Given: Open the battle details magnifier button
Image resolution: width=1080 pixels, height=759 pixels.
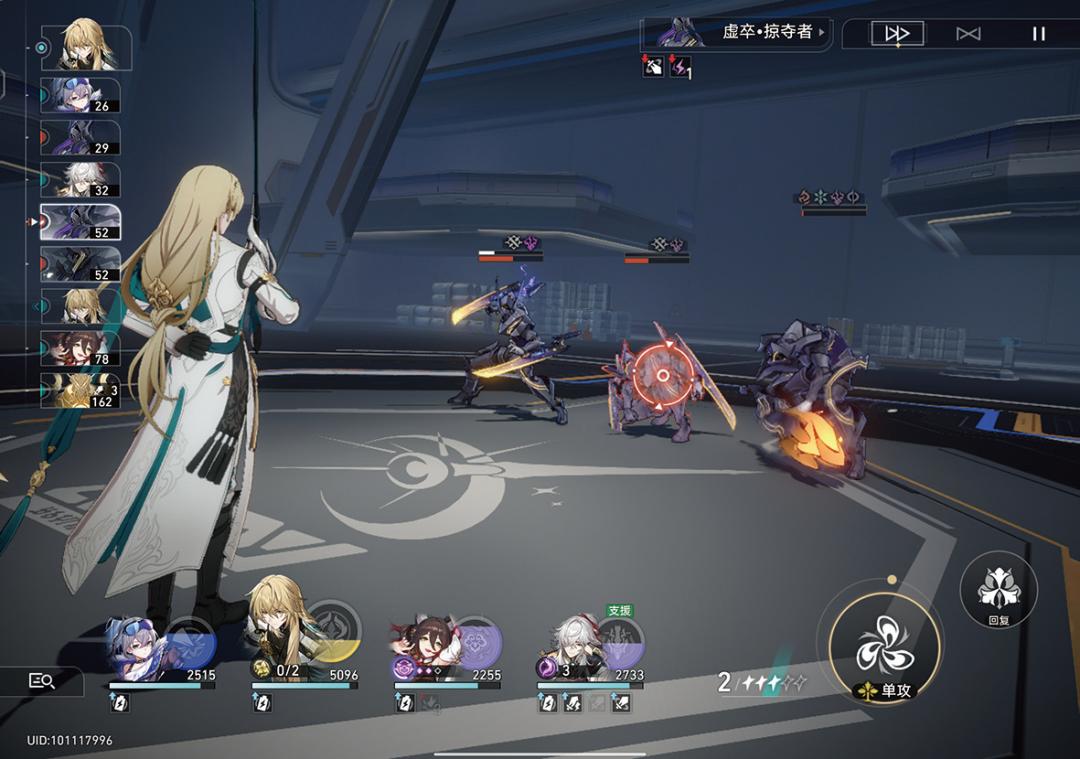Looking at the screenshot, I should point(41,681).
